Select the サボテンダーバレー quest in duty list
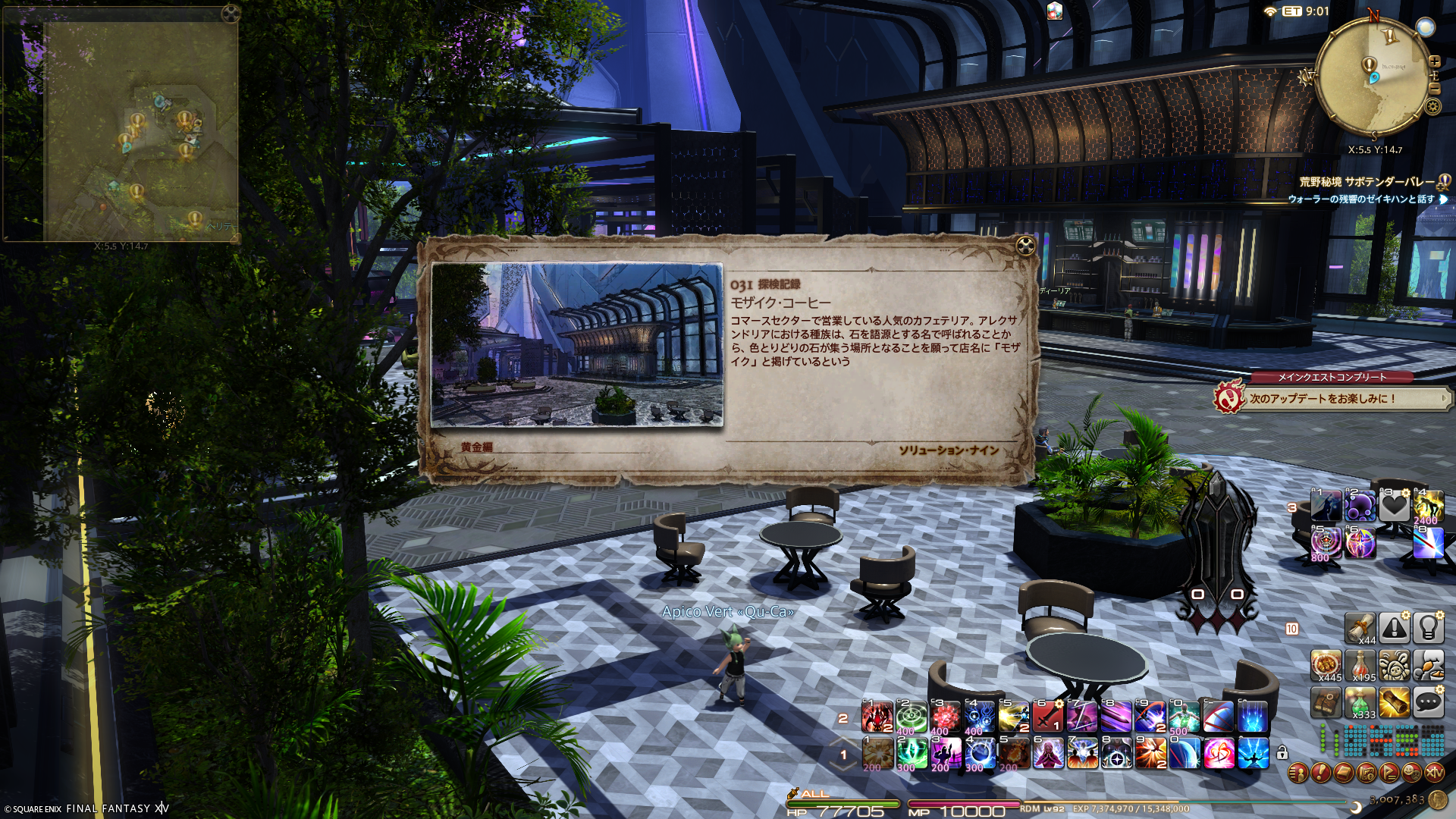The image size is (1456, 819). coord(1367,182)
